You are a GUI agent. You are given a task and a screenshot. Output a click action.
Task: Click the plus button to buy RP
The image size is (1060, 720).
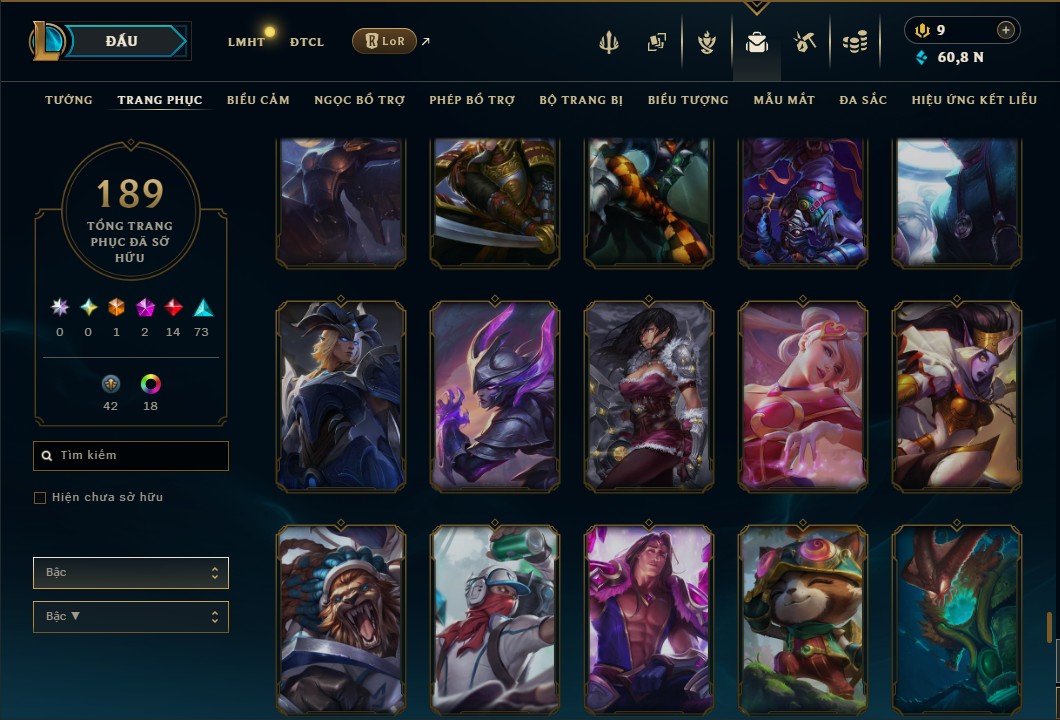[1005, 30]
